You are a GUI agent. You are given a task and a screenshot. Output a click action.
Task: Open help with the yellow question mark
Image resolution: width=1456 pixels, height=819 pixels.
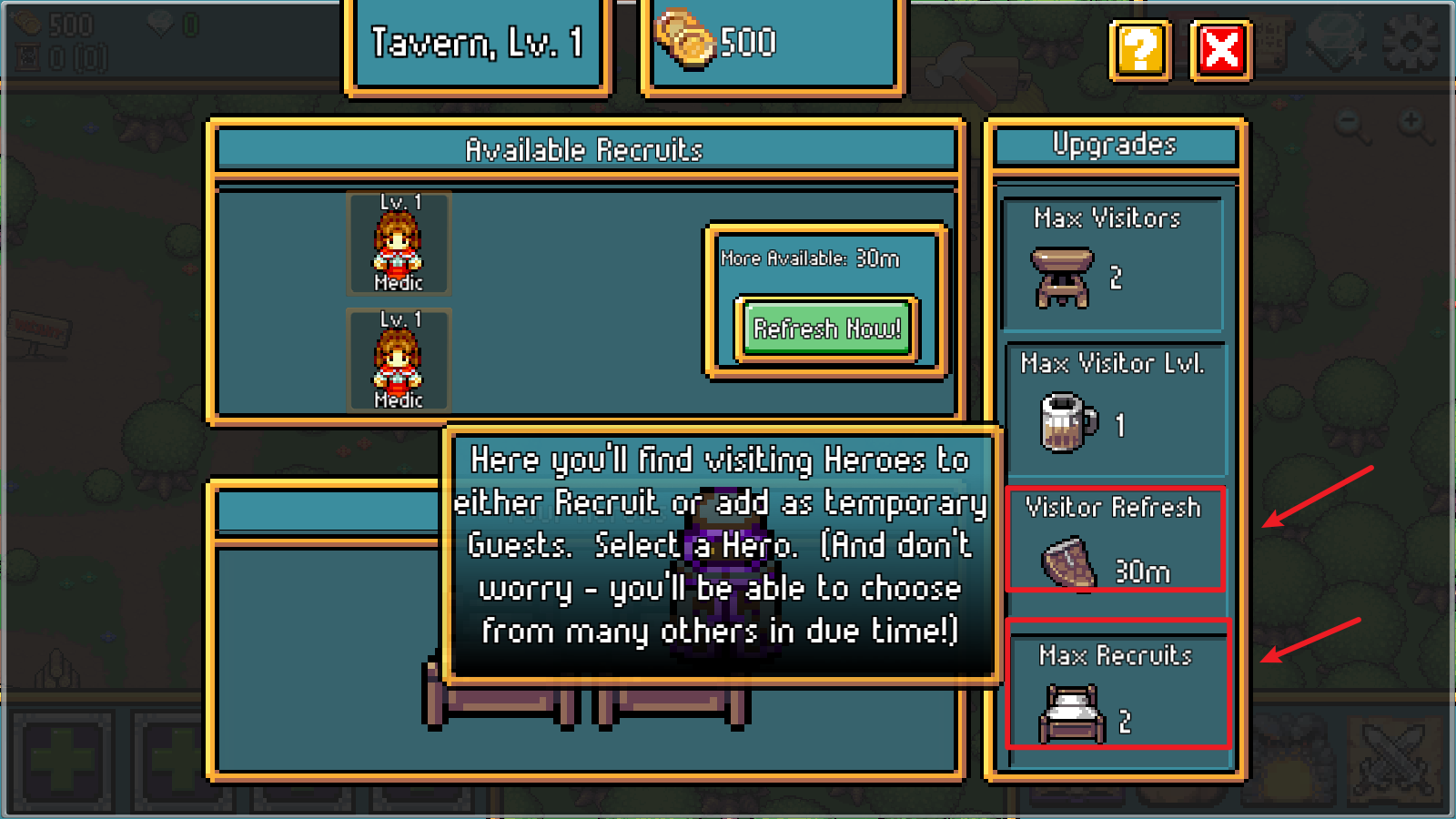[x=1139, y=49]
